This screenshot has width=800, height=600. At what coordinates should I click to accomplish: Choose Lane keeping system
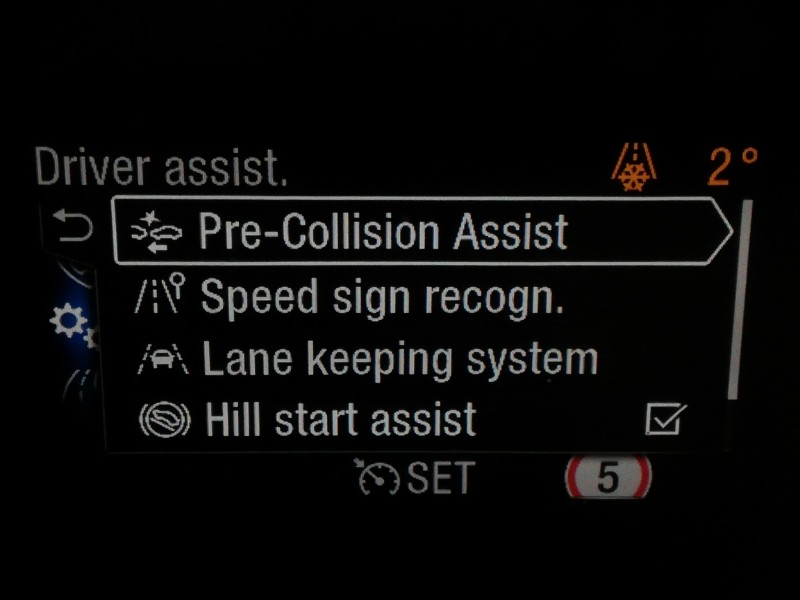(398, 359)
